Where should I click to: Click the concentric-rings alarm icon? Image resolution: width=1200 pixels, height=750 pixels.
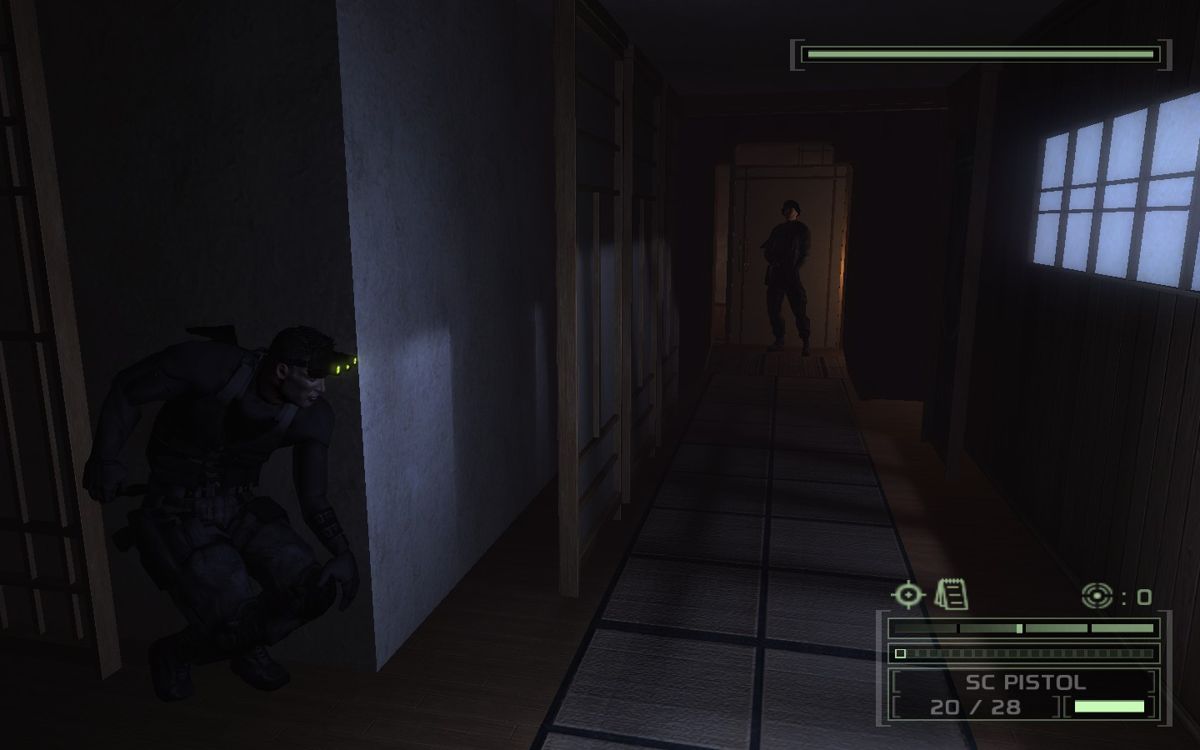click(x=1097, y=597)
